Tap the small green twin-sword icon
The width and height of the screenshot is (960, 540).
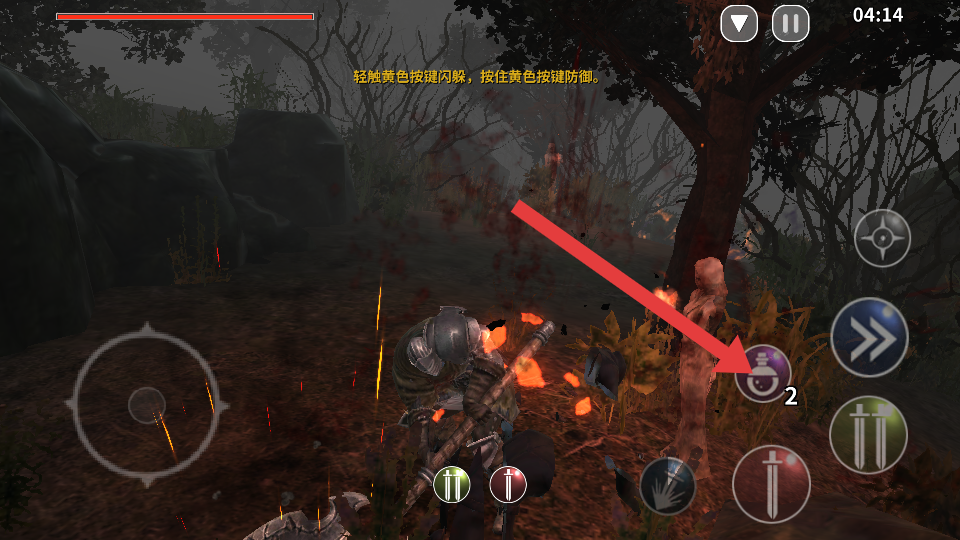point(451,484)
